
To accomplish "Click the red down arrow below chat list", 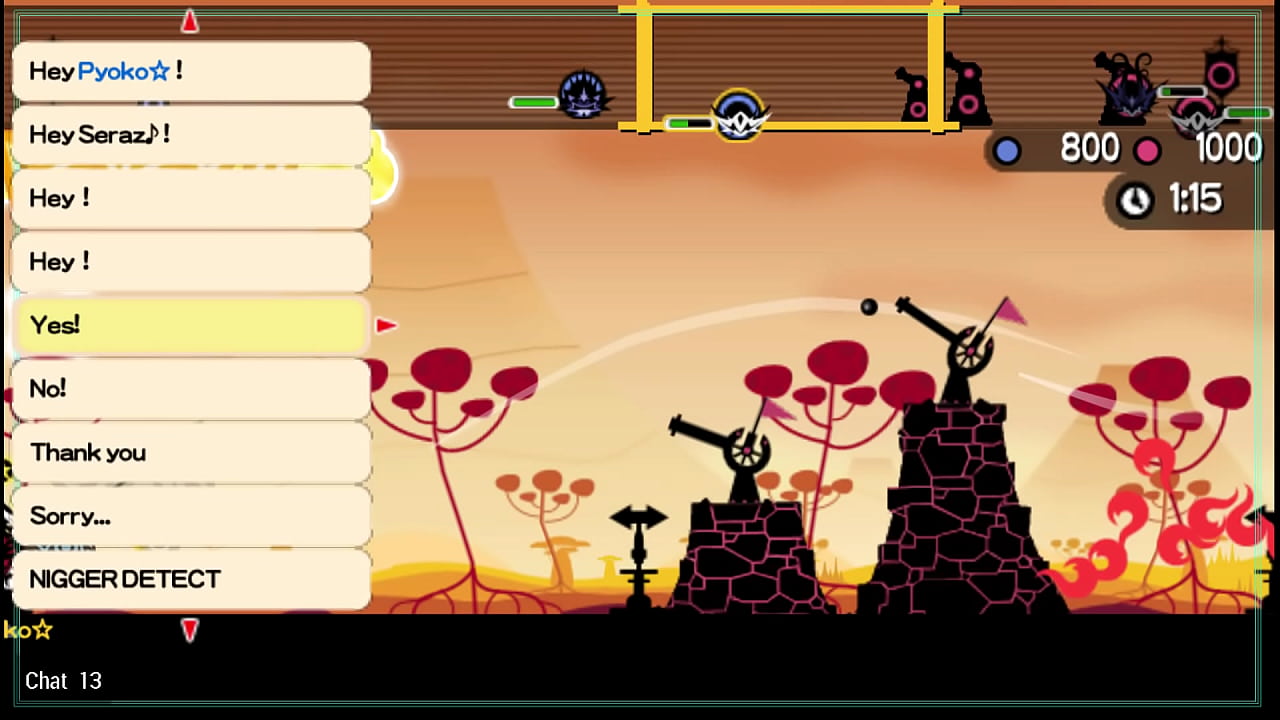I will click(190, 629).
